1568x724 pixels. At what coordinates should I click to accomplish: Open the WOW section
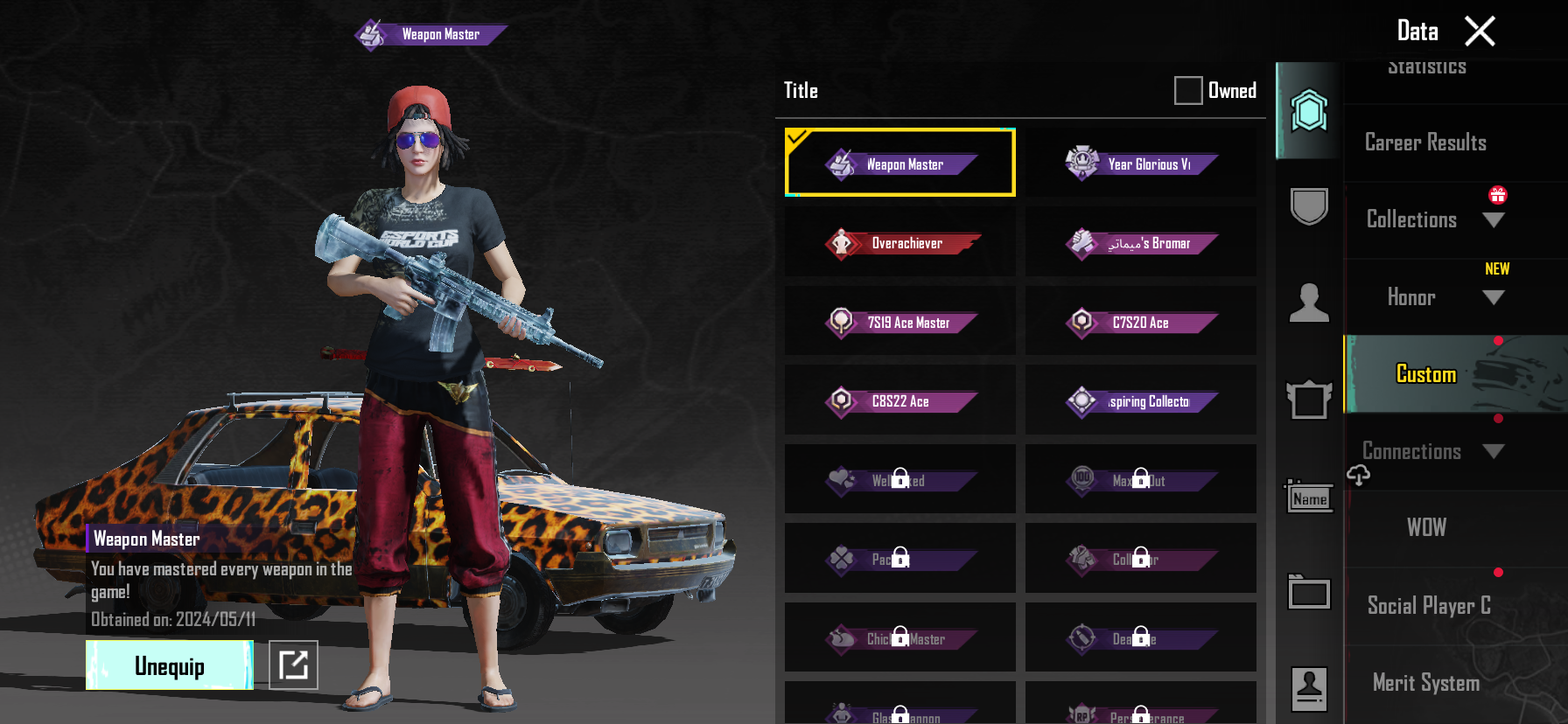click(x=1426, y=527)
